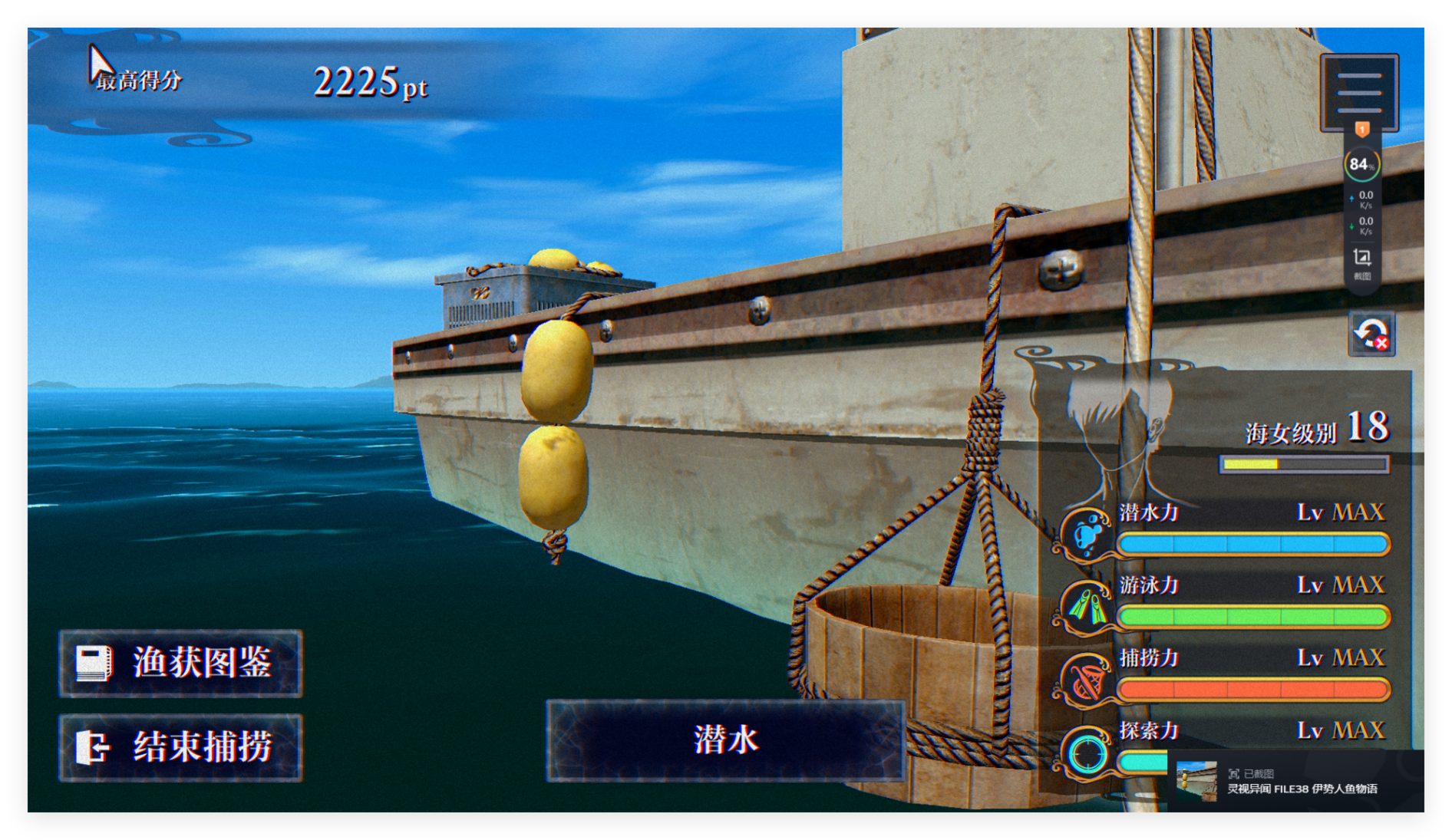This screenshot has width=1452, height=840.
Task: Click the 结束捕捞 end fishing button
Action: point(181,747)
